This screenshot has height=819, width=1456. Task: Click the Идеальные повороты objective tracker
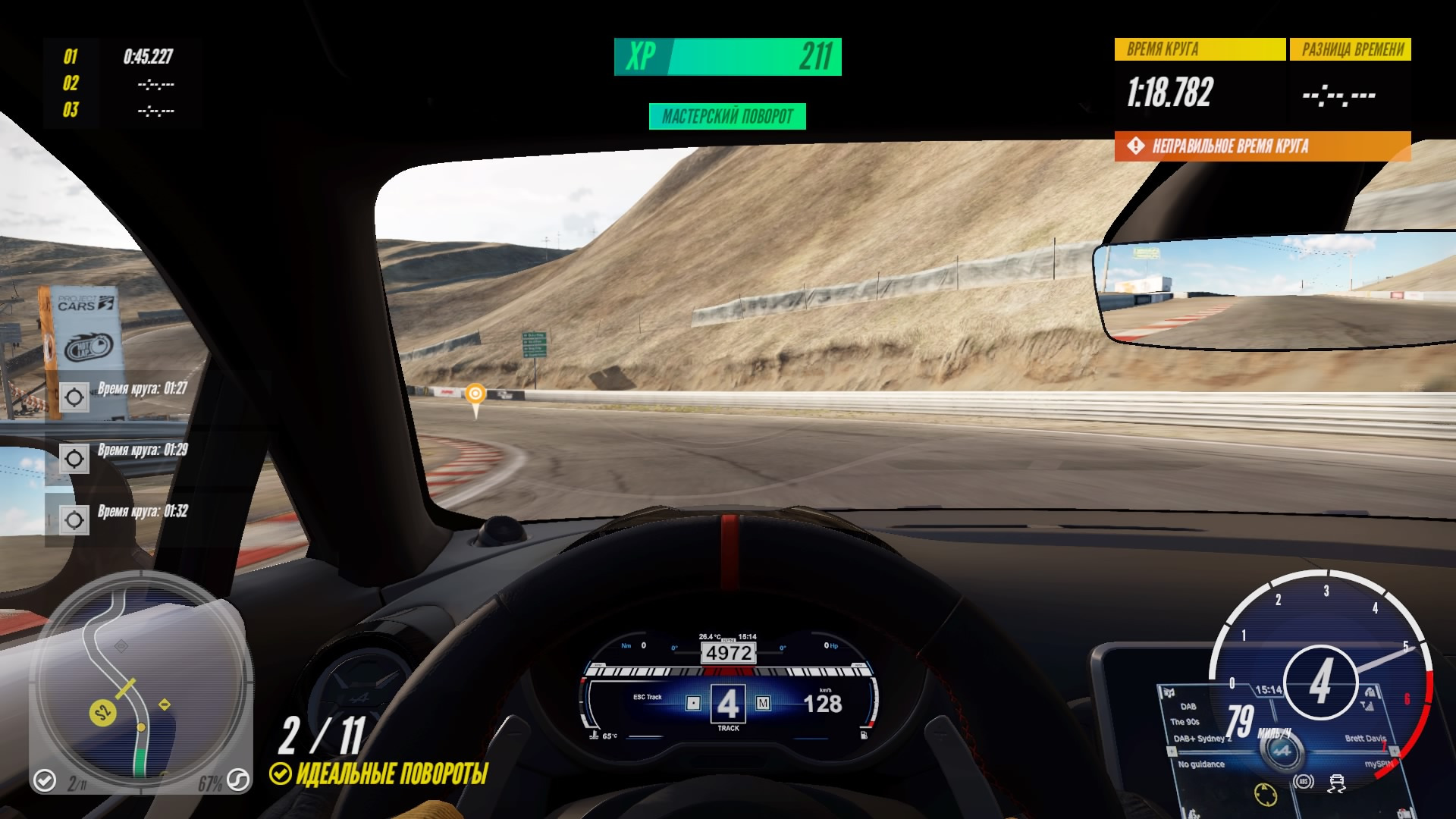(379, 773)
